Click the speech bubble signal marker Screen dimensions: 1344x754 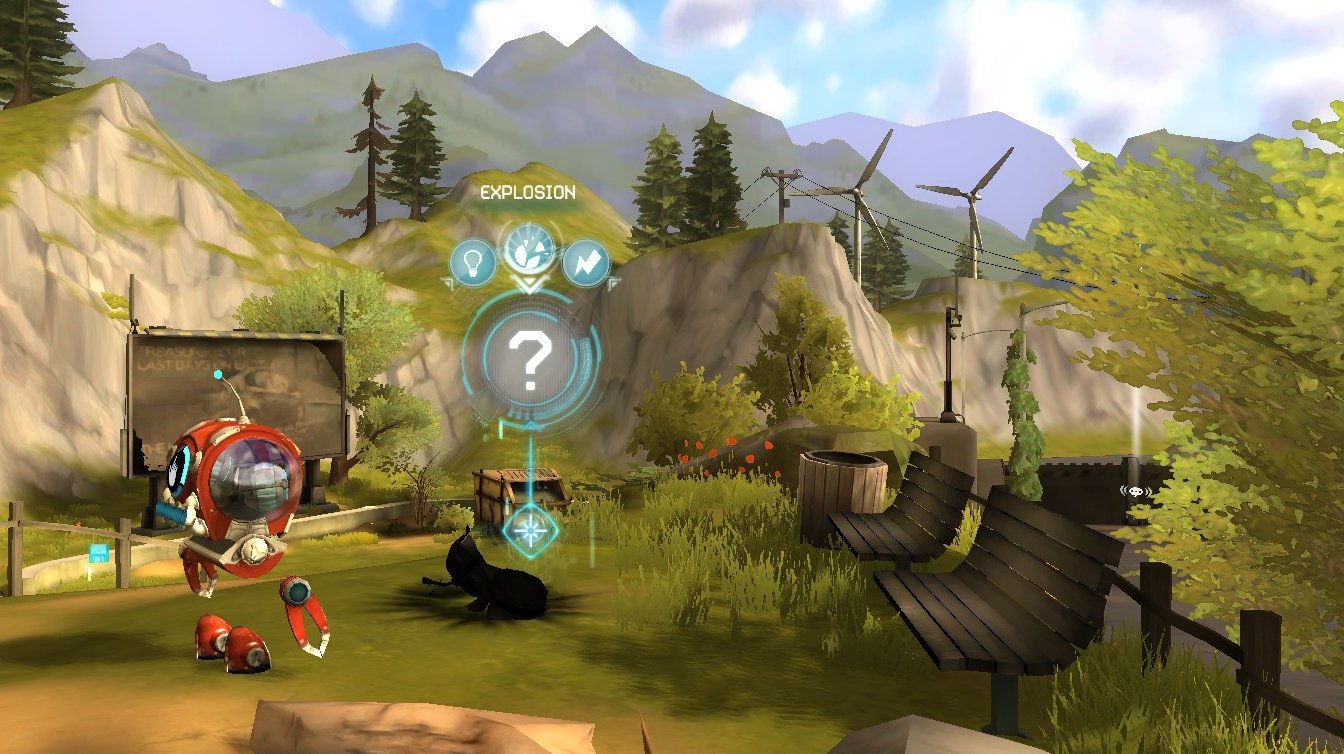(1136, 491)
